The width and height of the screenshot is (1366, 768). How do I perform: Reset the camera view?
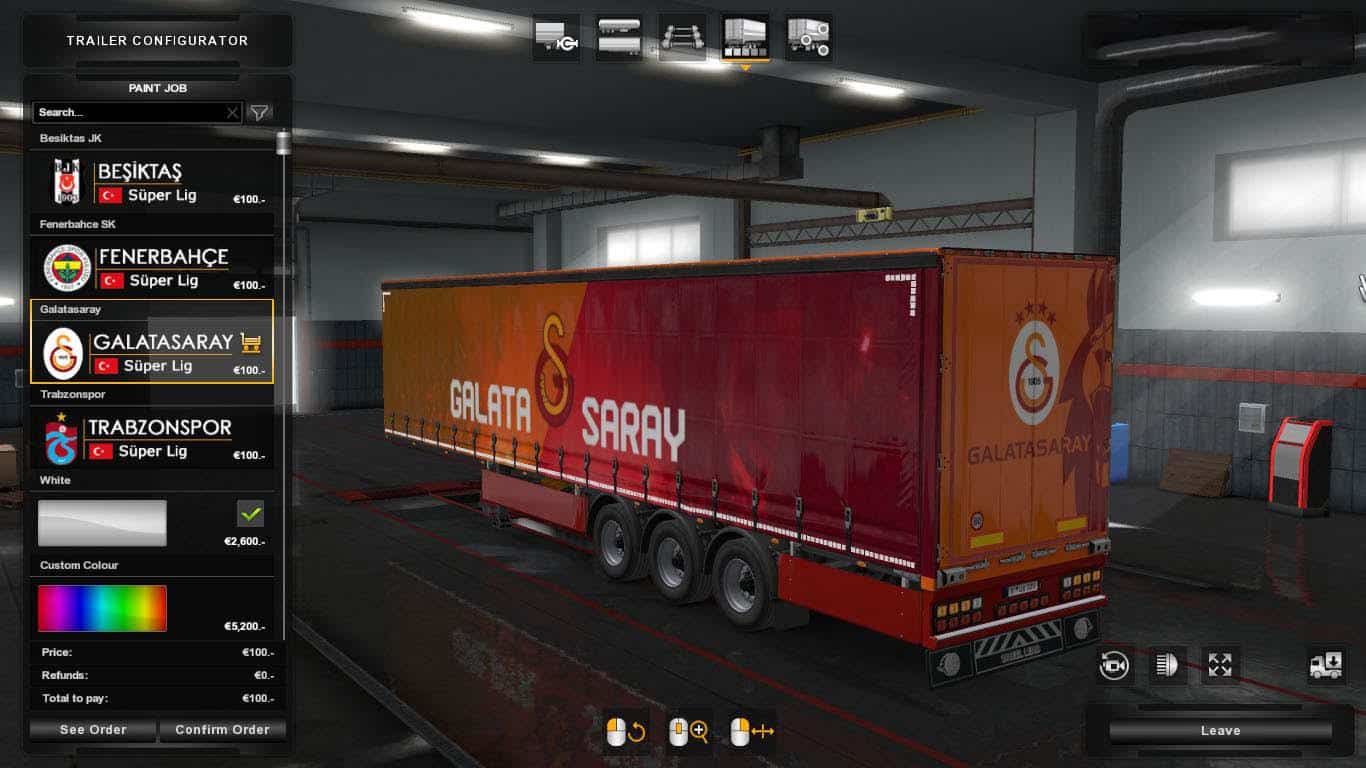(1114, 666)
